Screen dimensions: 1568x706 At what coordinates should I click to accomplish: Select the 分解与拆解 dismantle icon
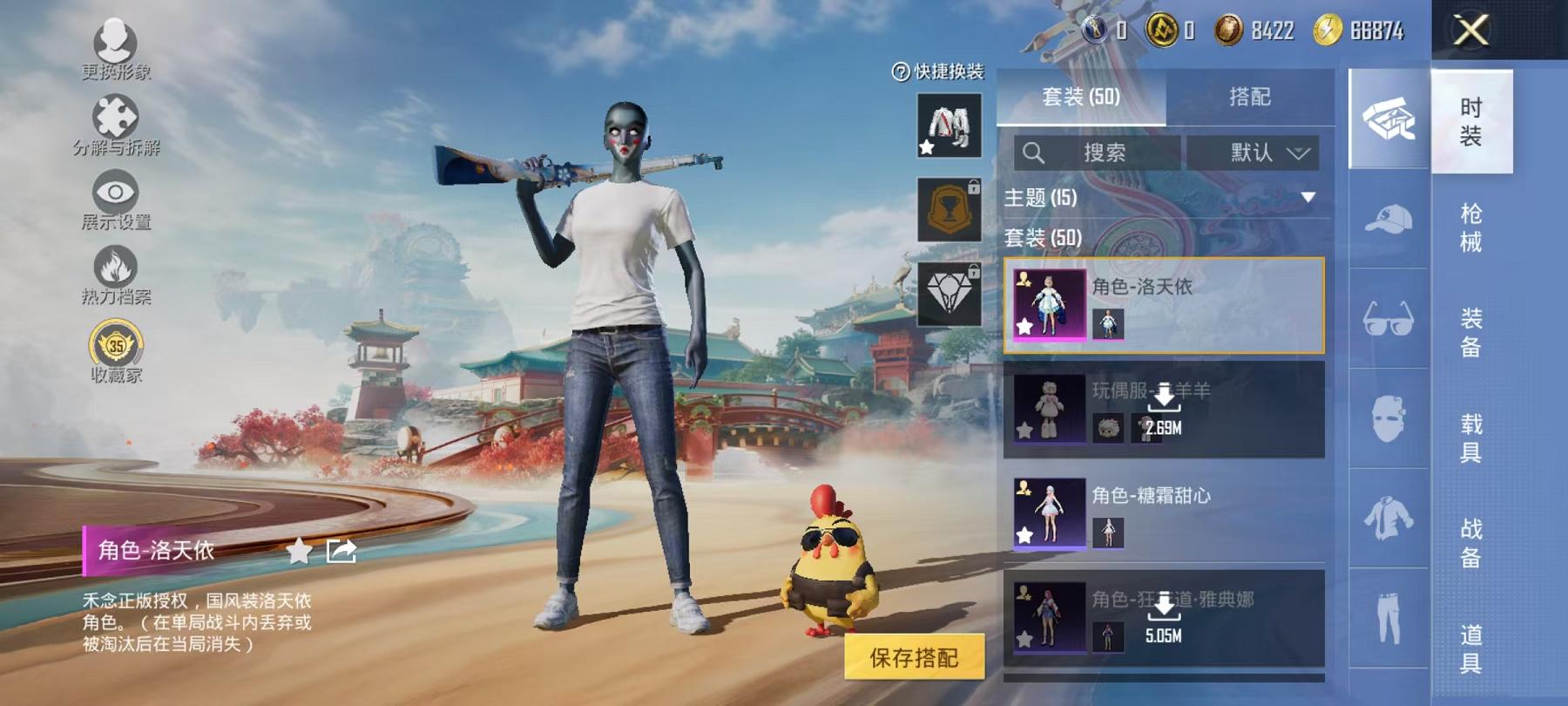coord(118,113)
